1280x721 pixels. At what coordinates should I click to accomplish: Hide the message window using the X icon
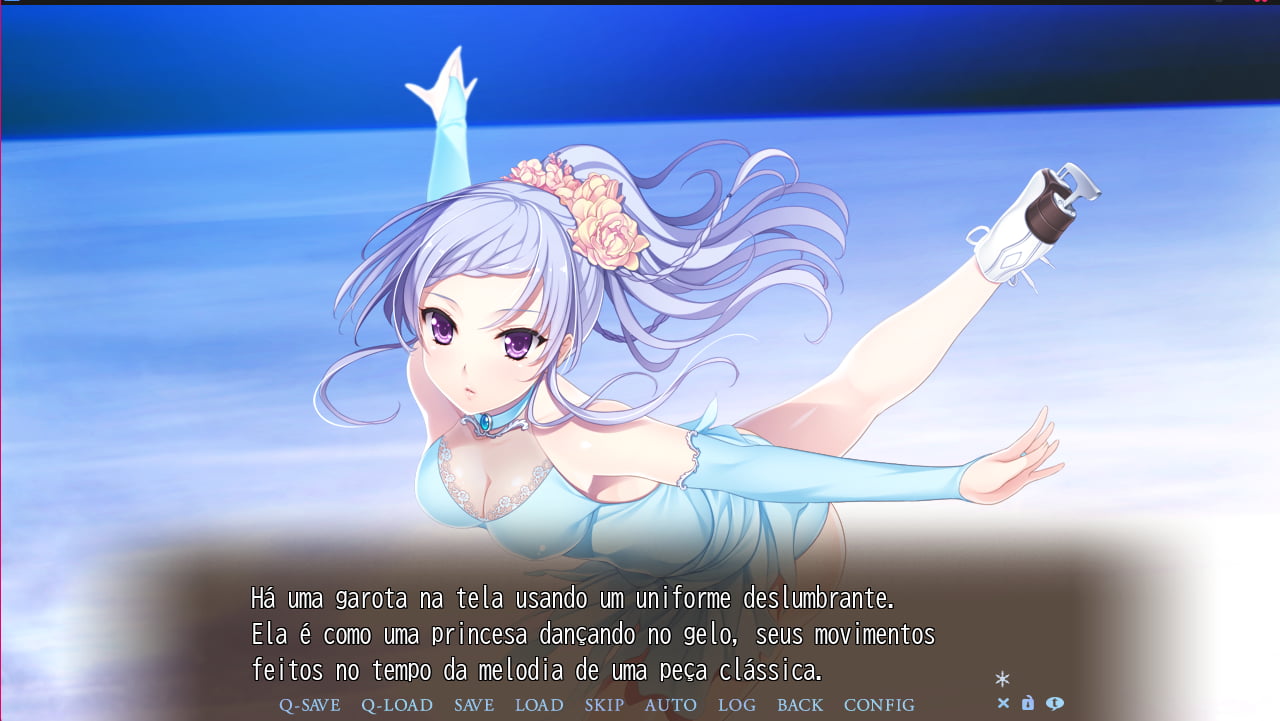(1003, 705)
